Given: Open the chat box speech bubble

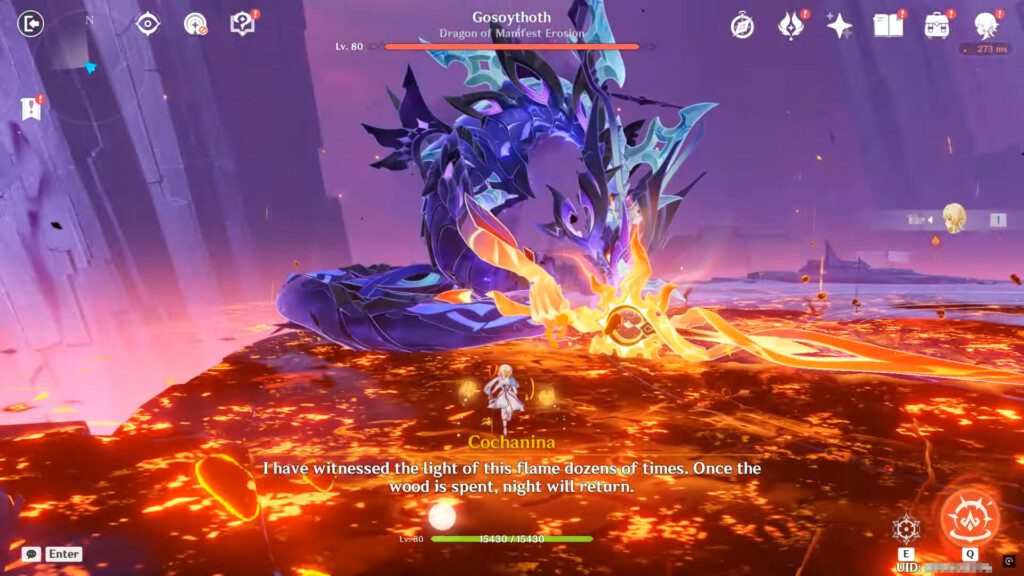Looking at the screenshot, I should coord(32,554).
